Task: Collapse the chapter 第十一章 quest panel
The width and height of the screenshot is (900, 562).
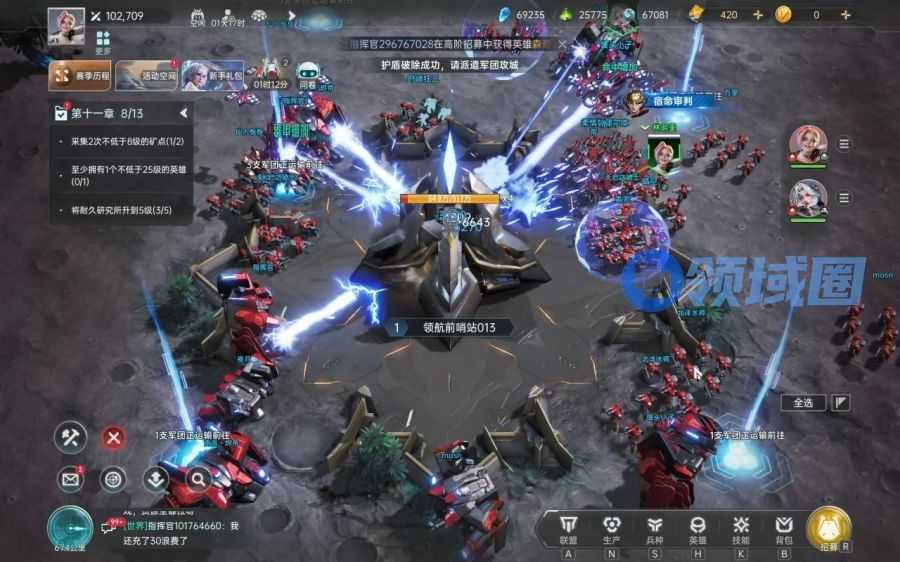Action: [x=184, y=114]
